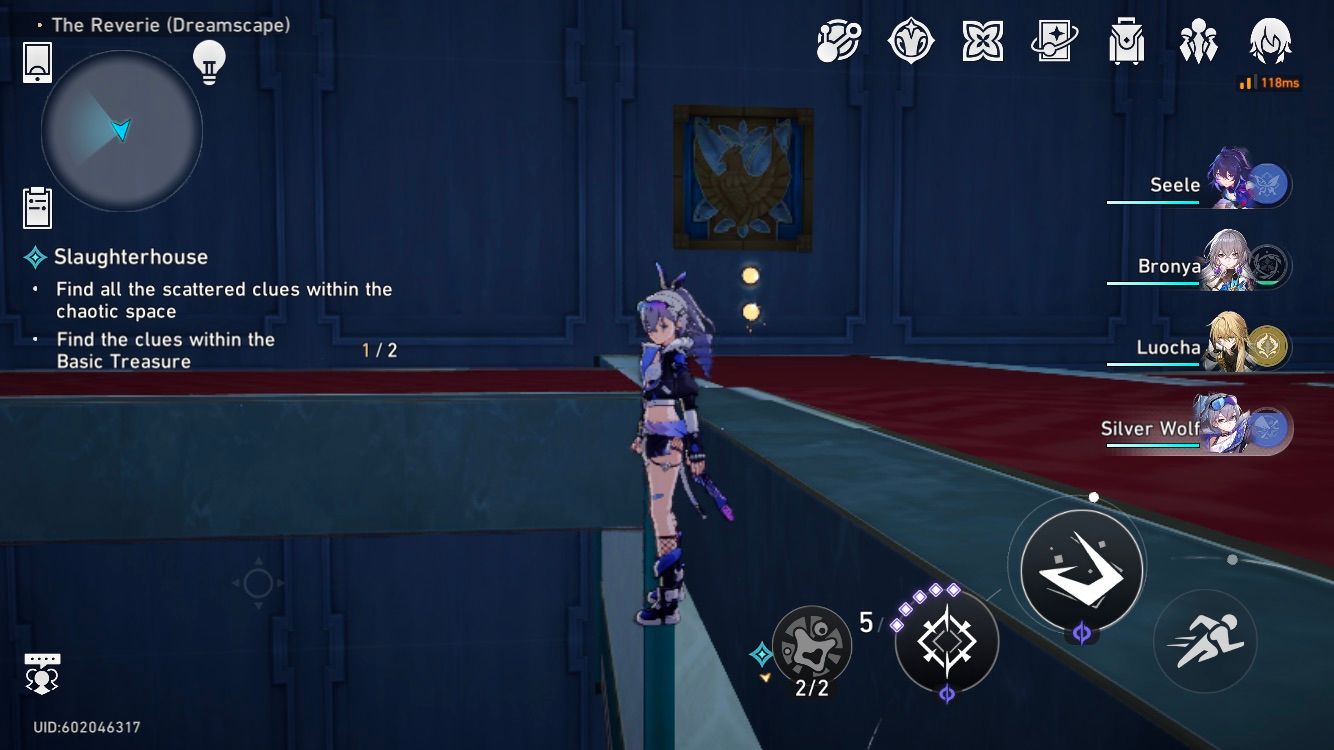This screenshot has height=750, width=1334.
Task: Open the Nameless Honor emblem icon
Action: click(x=912, y=42)
